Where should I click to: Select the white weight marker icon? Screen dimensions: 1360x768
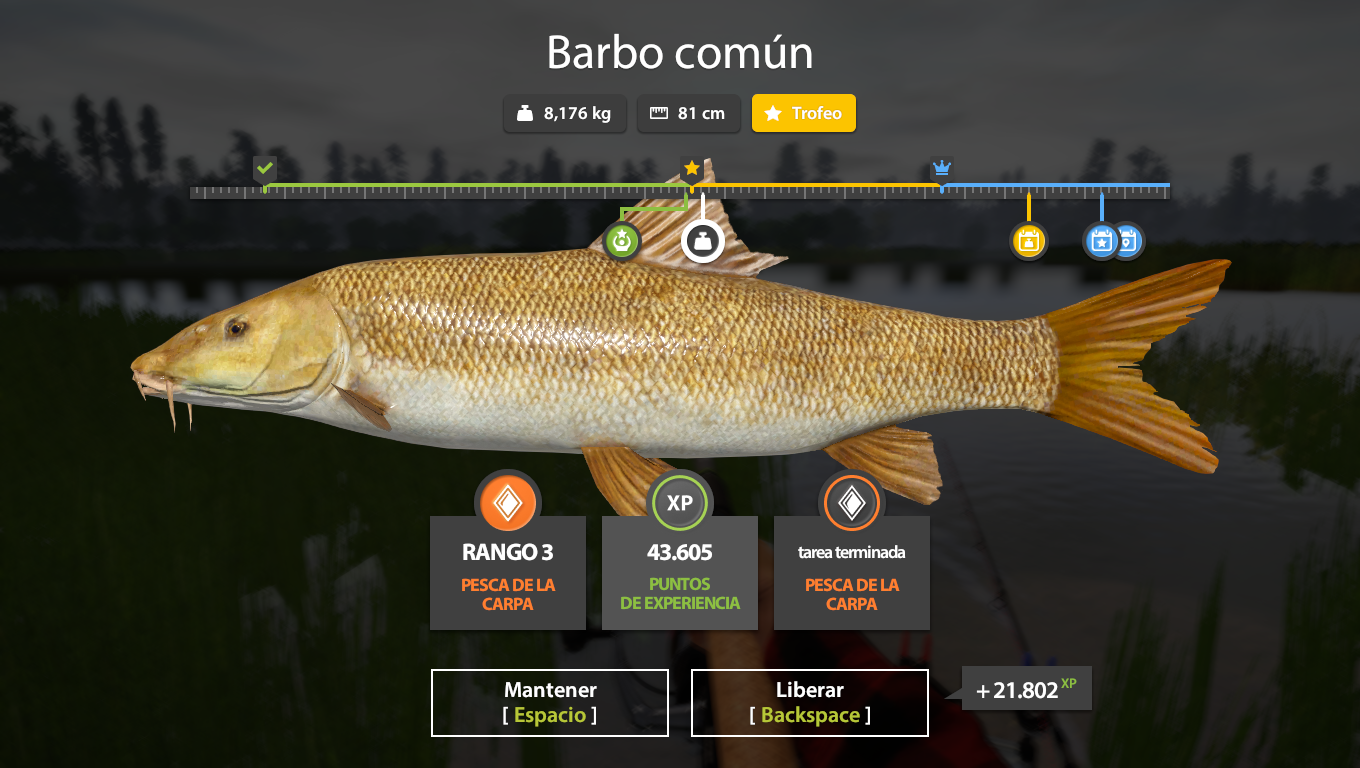(x=703, y=241)
